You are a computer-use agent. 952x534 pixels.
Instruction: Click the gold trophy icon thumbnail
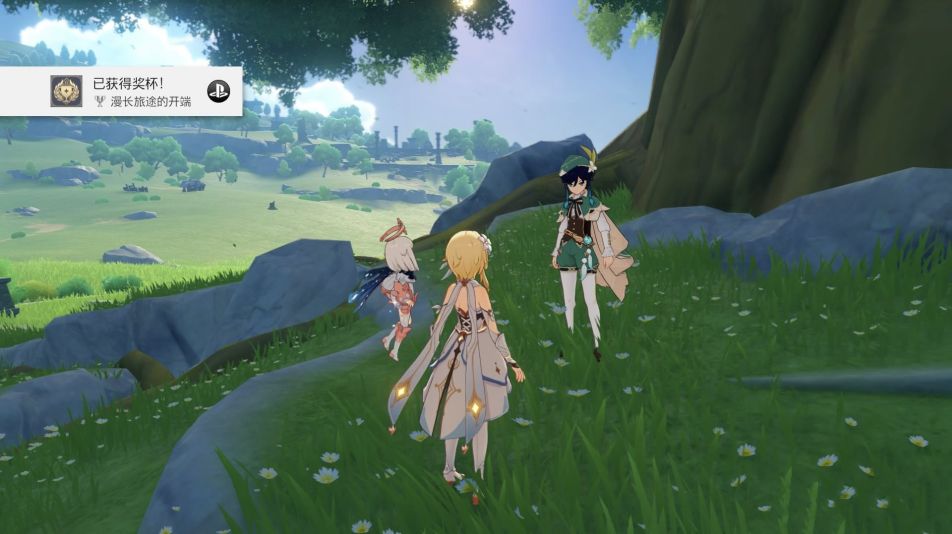(x=66, y=91)
